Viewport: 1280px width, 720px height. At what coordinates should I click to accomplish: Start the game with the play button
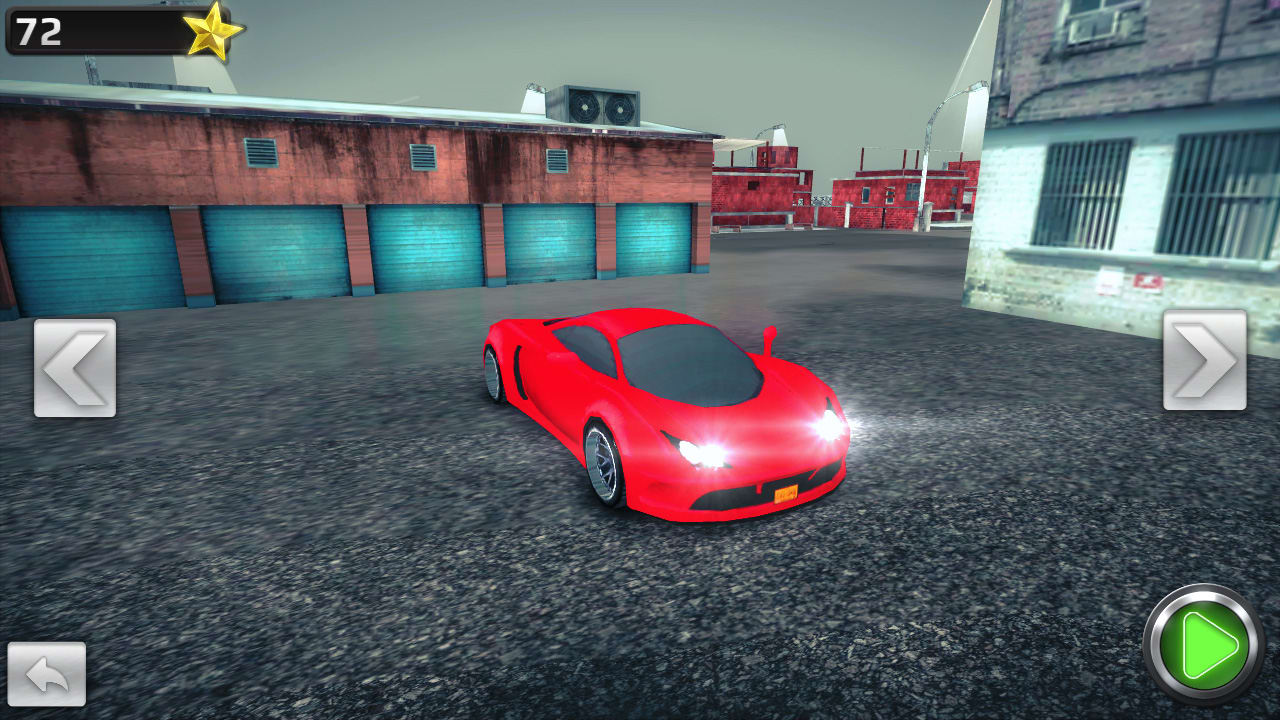coord(1206,650)
